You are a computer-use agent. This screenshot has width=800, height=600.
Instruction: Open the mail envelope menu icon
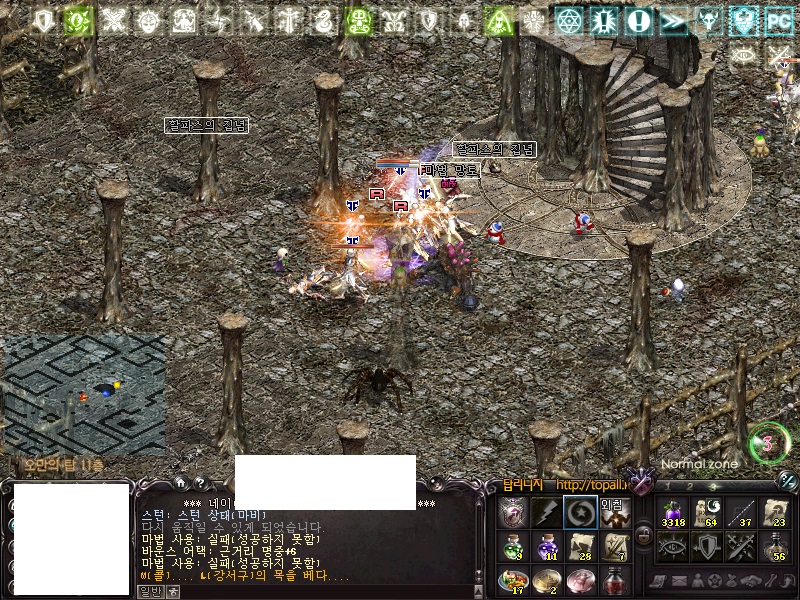(x=679, y=581)
